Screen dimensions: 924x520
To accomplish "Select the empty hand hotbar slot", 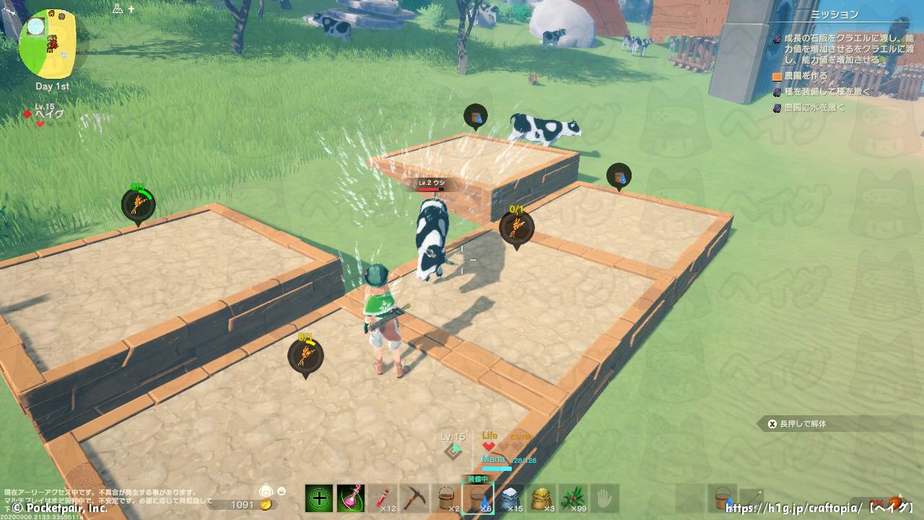I will 604,498.
